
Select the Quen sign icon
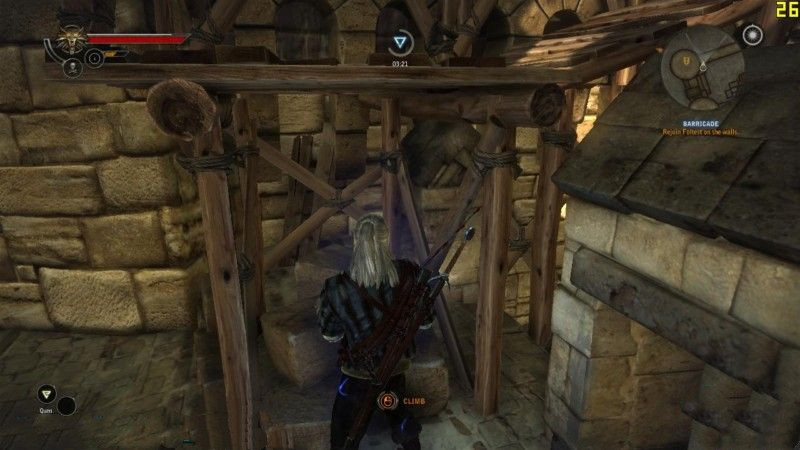pos(45,394)
